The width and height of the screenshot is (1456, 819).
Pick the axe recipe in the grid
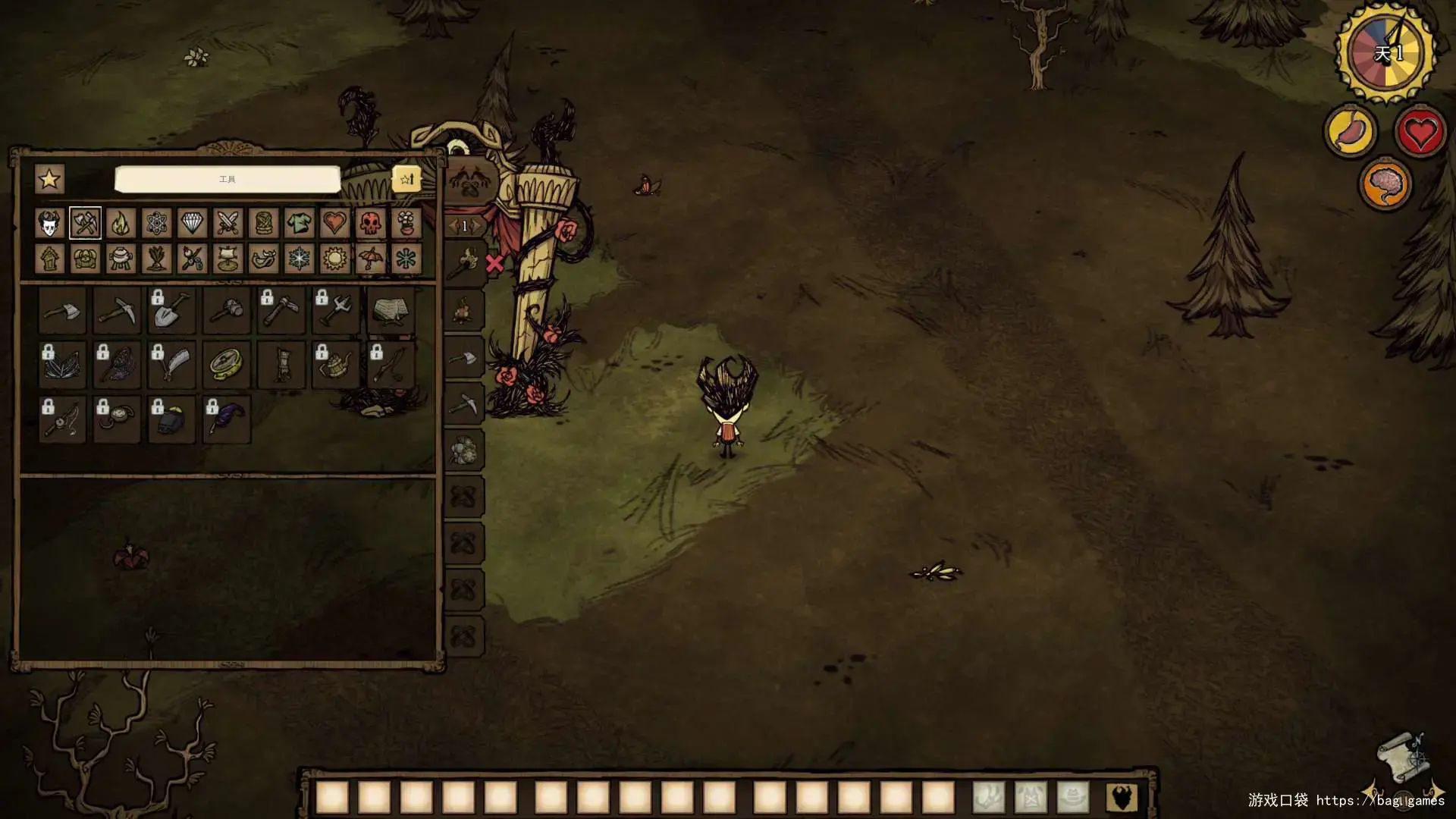point(63,310)
